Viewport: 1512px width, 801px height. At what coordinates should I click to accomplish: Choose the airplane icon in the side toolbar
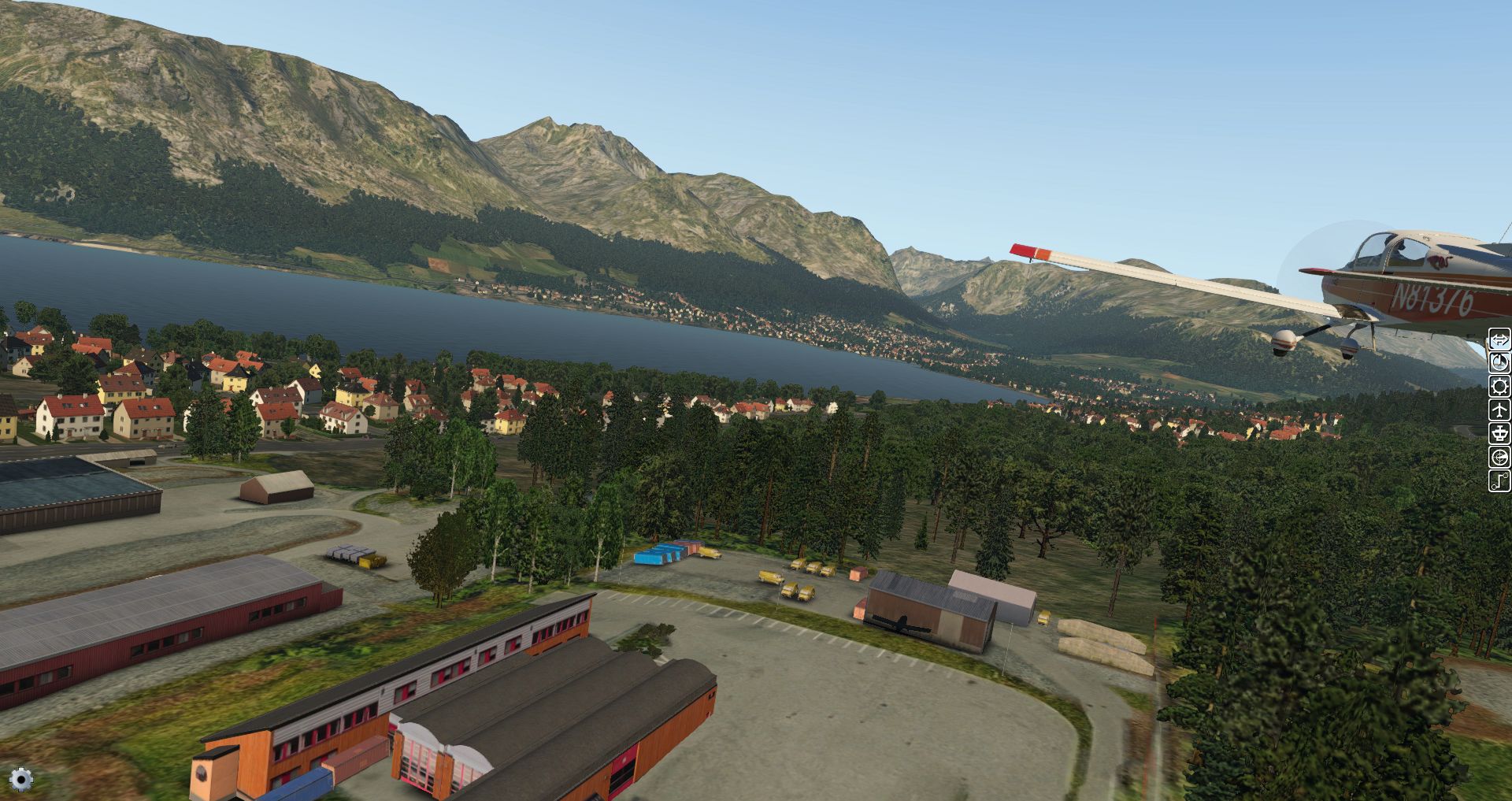[x=1499, y=410]
